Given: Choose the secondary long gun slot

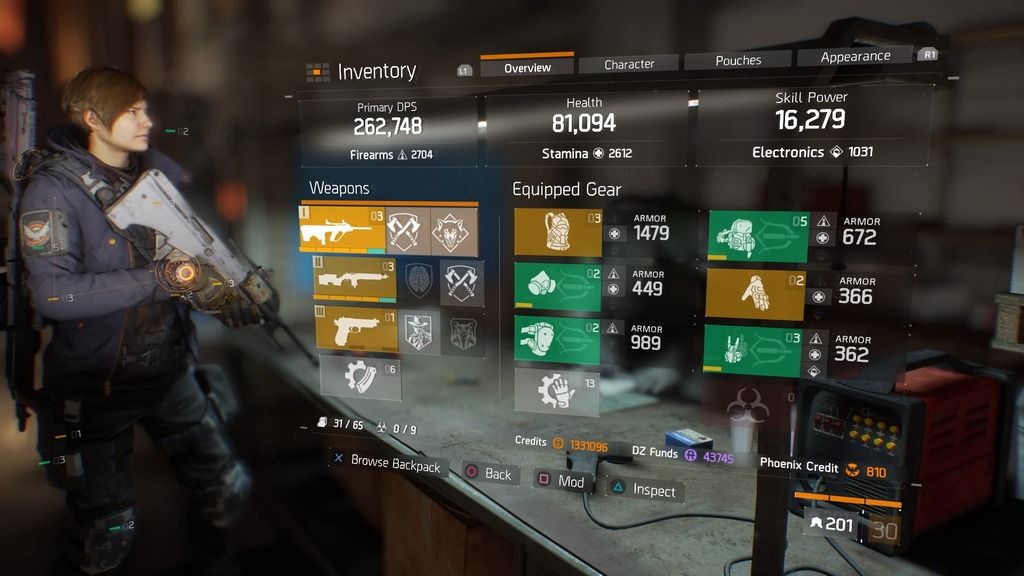Looking at the screenshot, I should pyautogui.click(x=354, y=281).
